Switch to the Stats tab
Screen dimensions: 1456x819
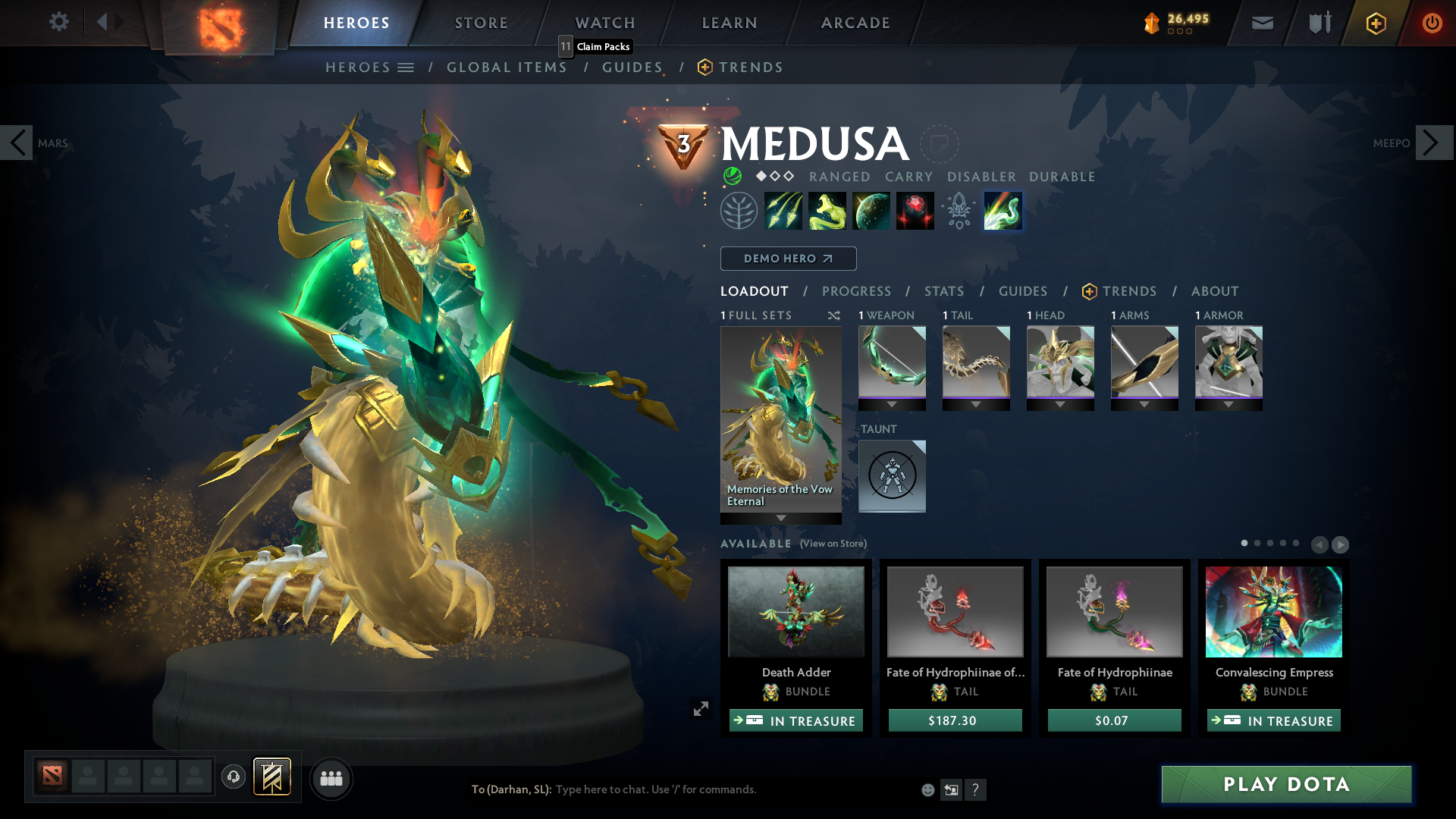point(943,291)
